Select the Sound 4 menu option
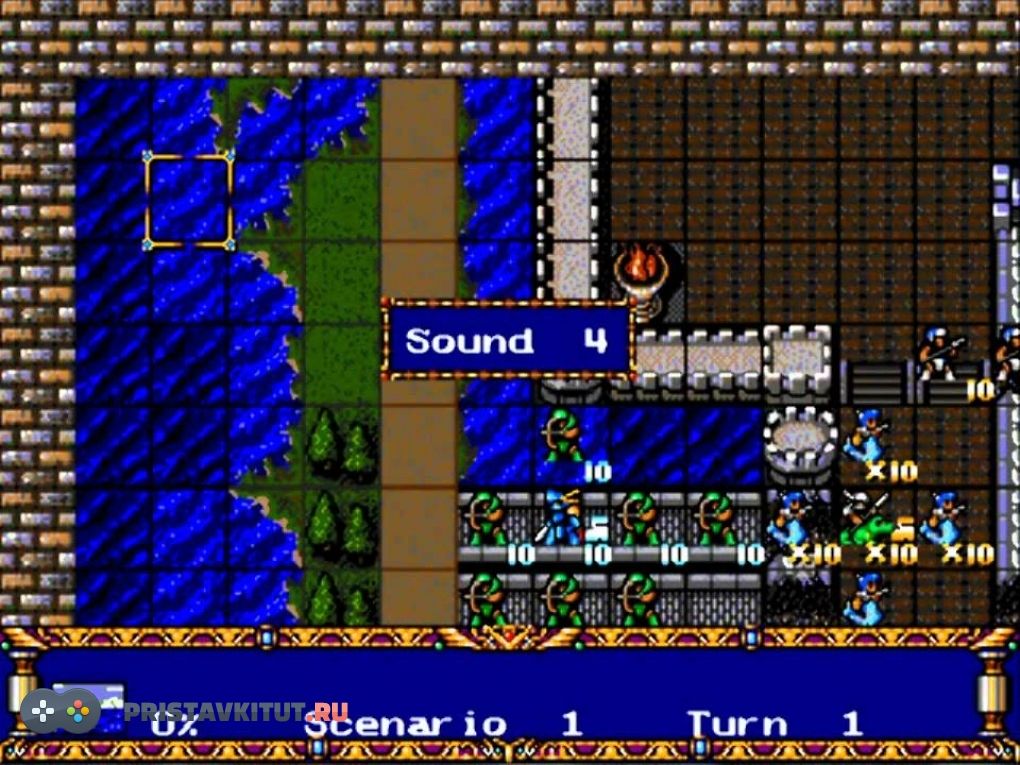 [506, 341]
